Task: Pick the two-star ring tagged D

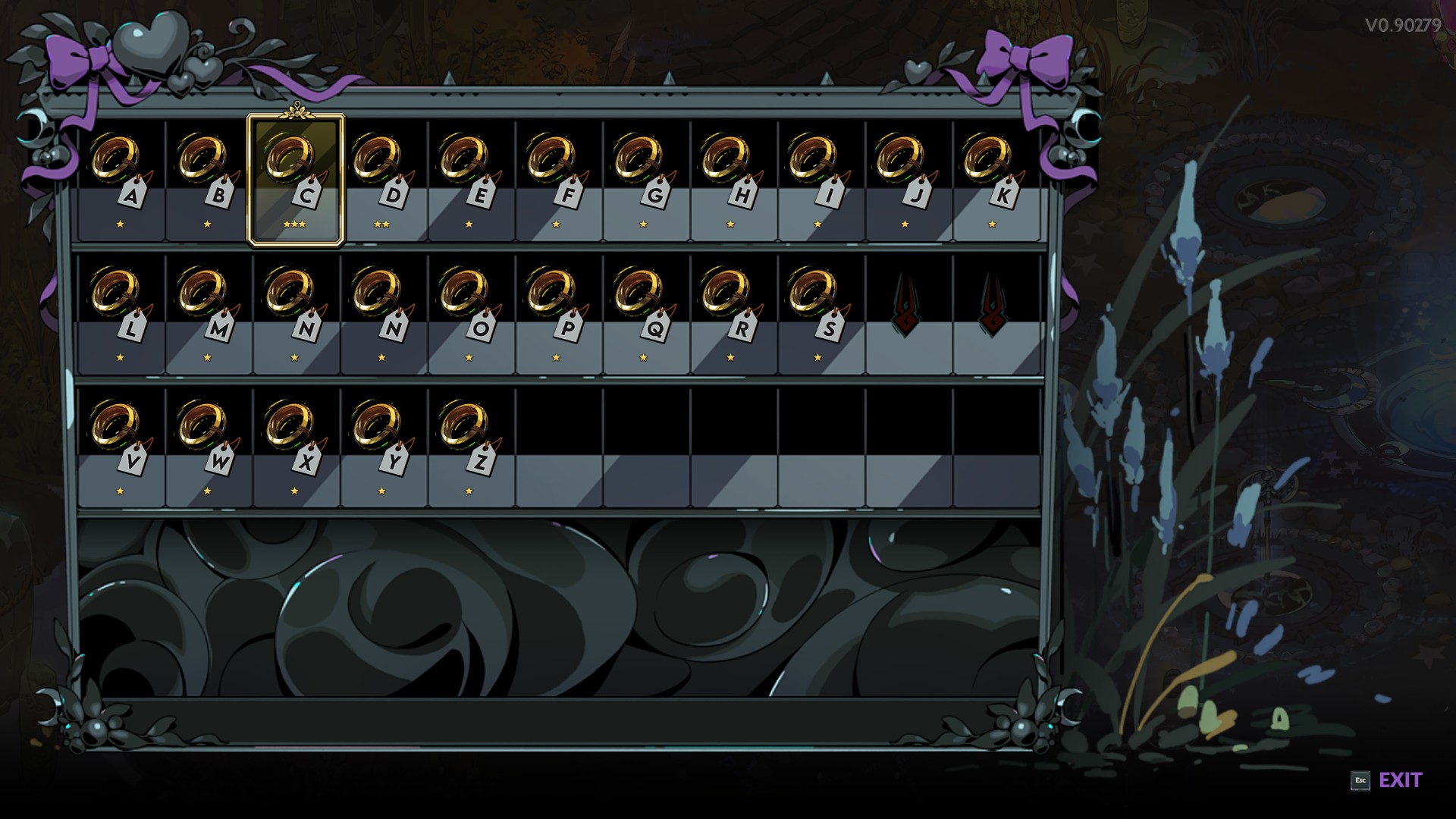Action: [x=383, y=180]
